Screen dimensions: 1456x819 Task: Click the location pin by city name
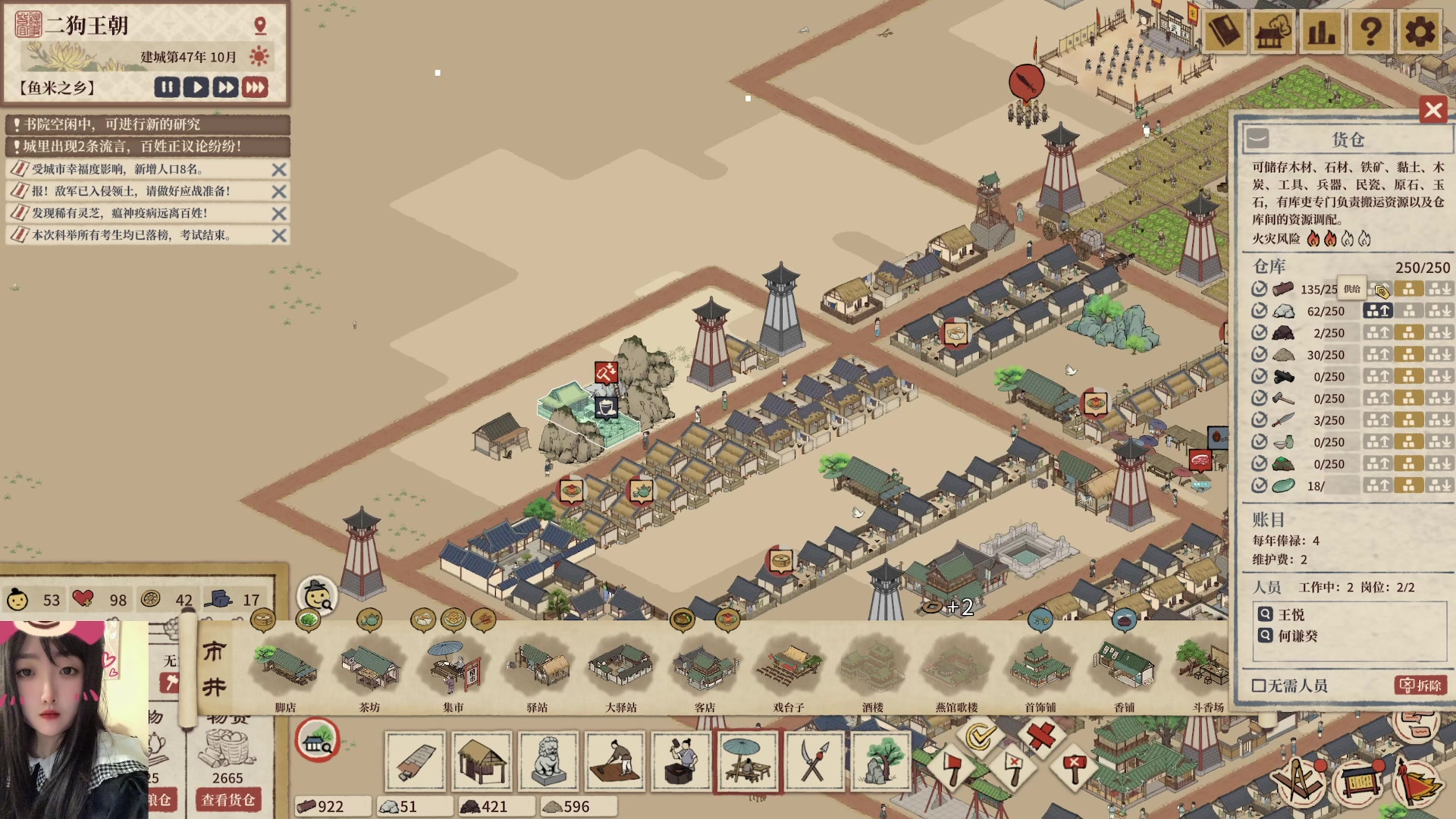pyautogui.click(x=260, y=26)
